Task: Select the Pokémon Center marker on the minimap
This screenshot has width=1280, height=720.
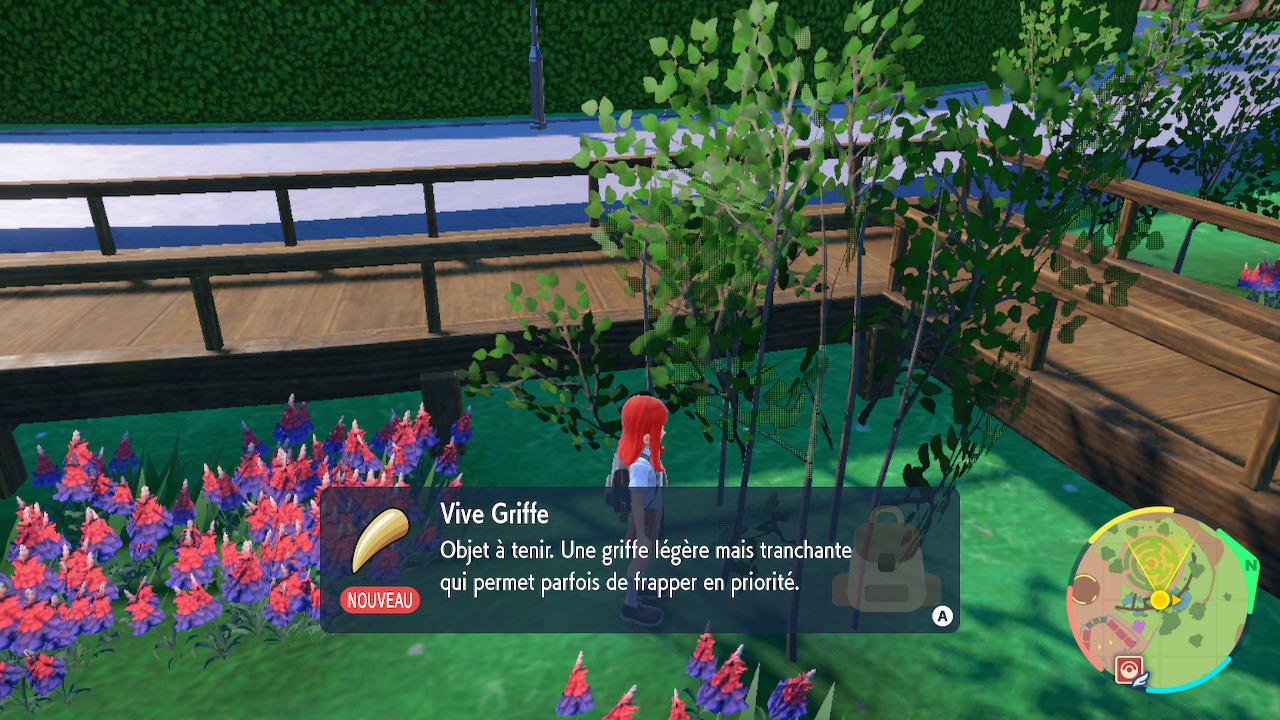Action: tap(1129, 668)
